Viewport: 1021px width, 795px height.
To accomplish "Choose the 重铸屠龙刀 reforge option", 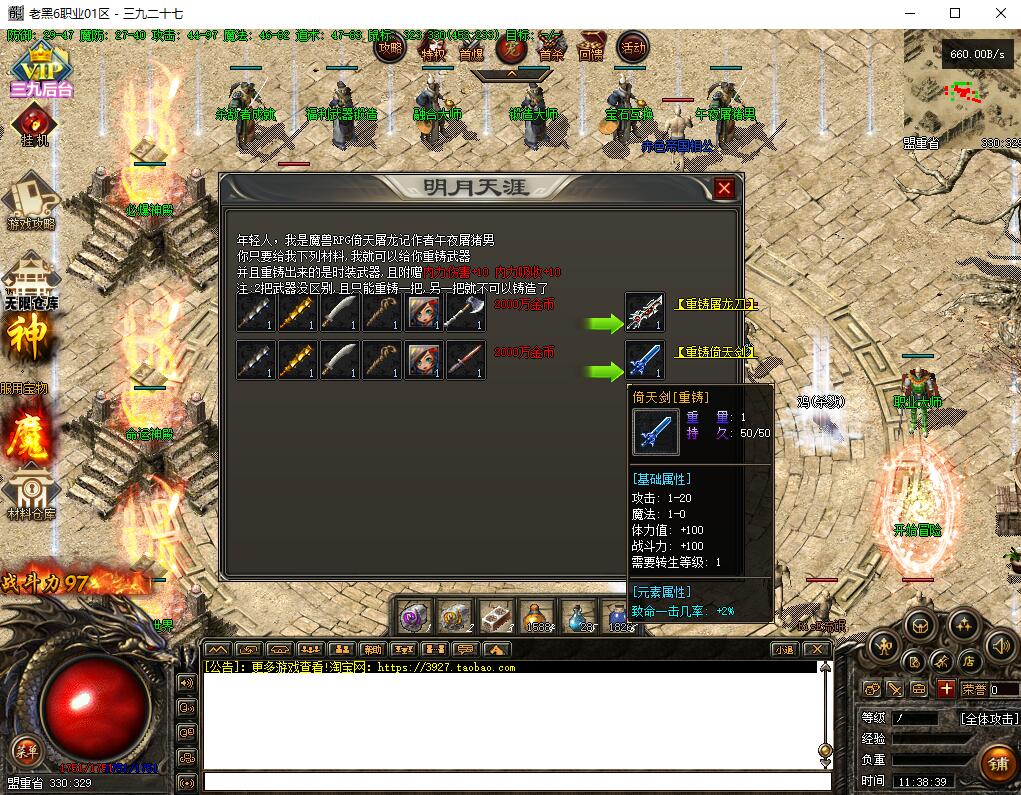I will coord(716,304).
